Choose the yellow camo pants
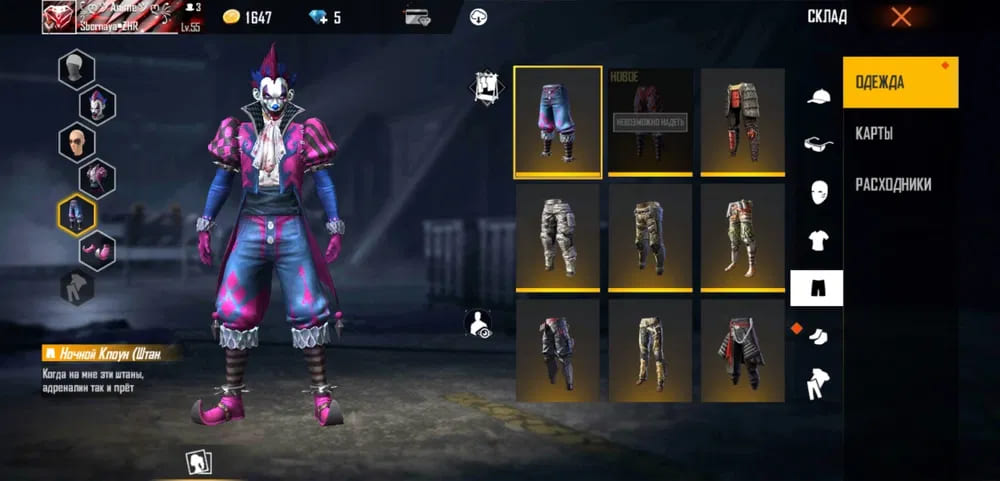 click(x=650, y=350)
